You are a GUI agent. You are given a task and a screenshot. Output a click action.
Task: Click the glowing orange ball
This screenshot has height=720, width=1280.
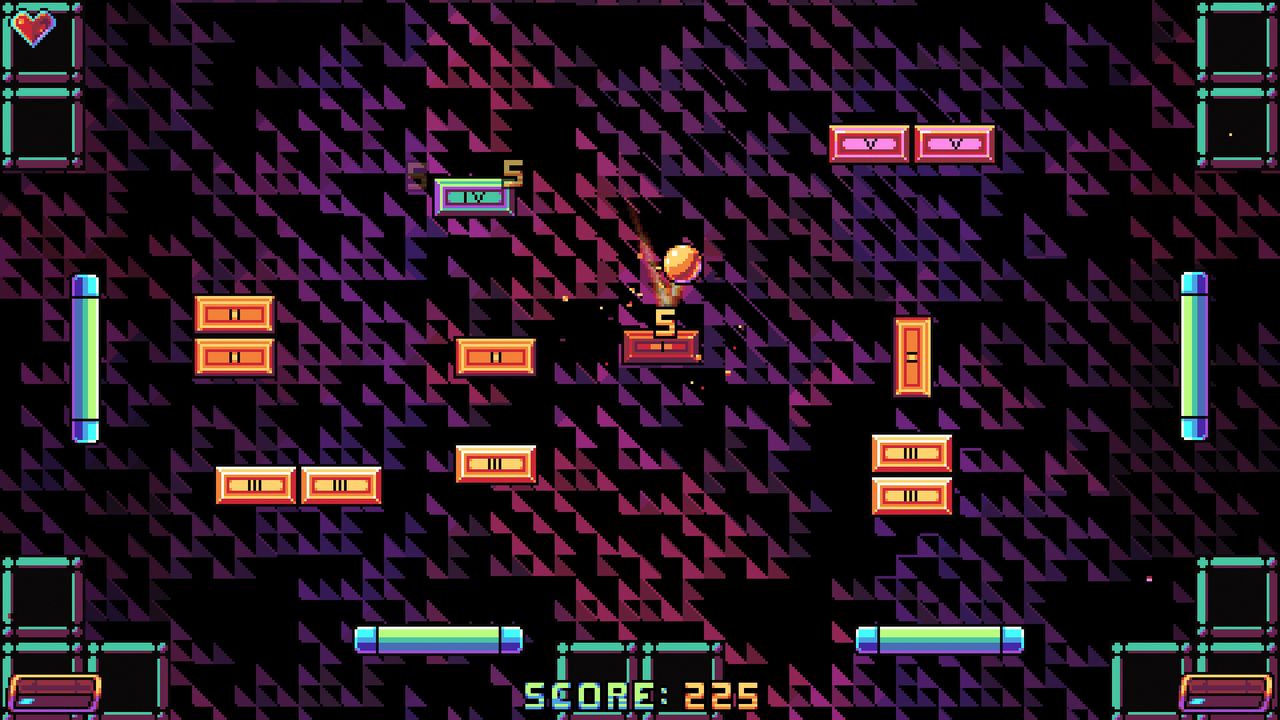click(x=681, y=261)
